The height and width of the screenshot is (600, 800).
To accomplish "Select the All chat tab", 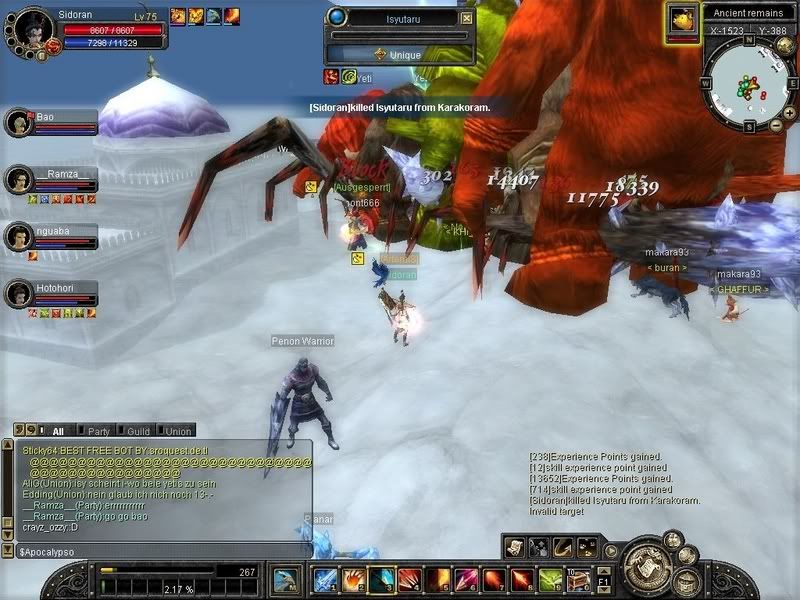I will (57, 431).
